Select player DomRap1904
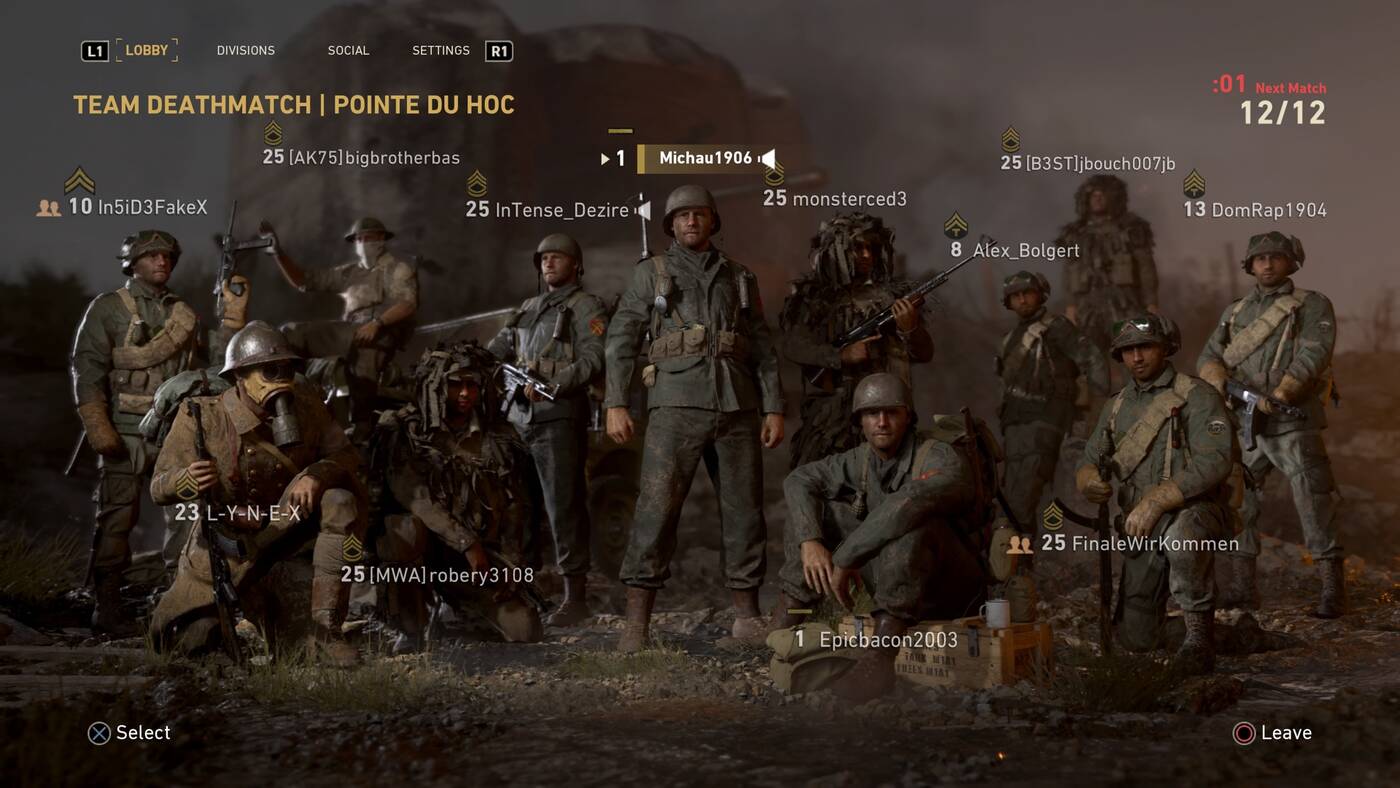The height and width of the screenshot is (788, 1400). pos(1268,210)
